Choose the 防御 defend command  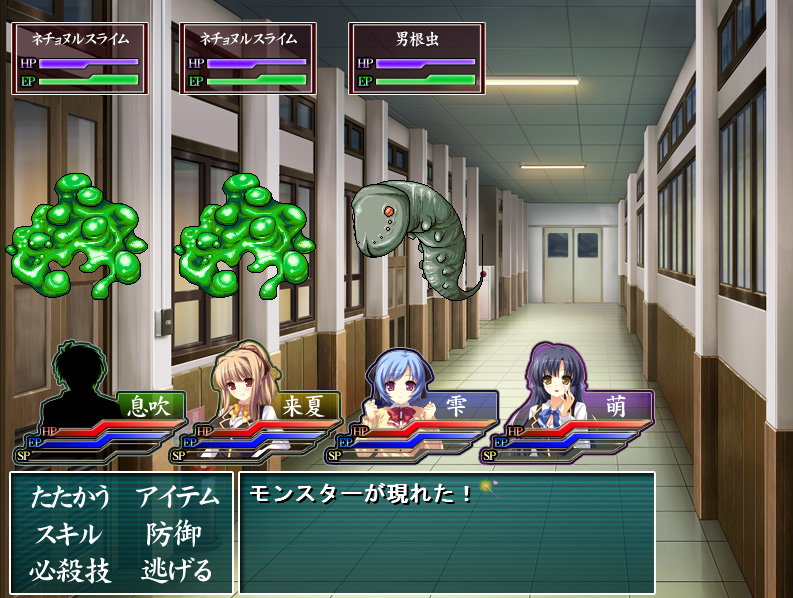click(x=174, y=534)
